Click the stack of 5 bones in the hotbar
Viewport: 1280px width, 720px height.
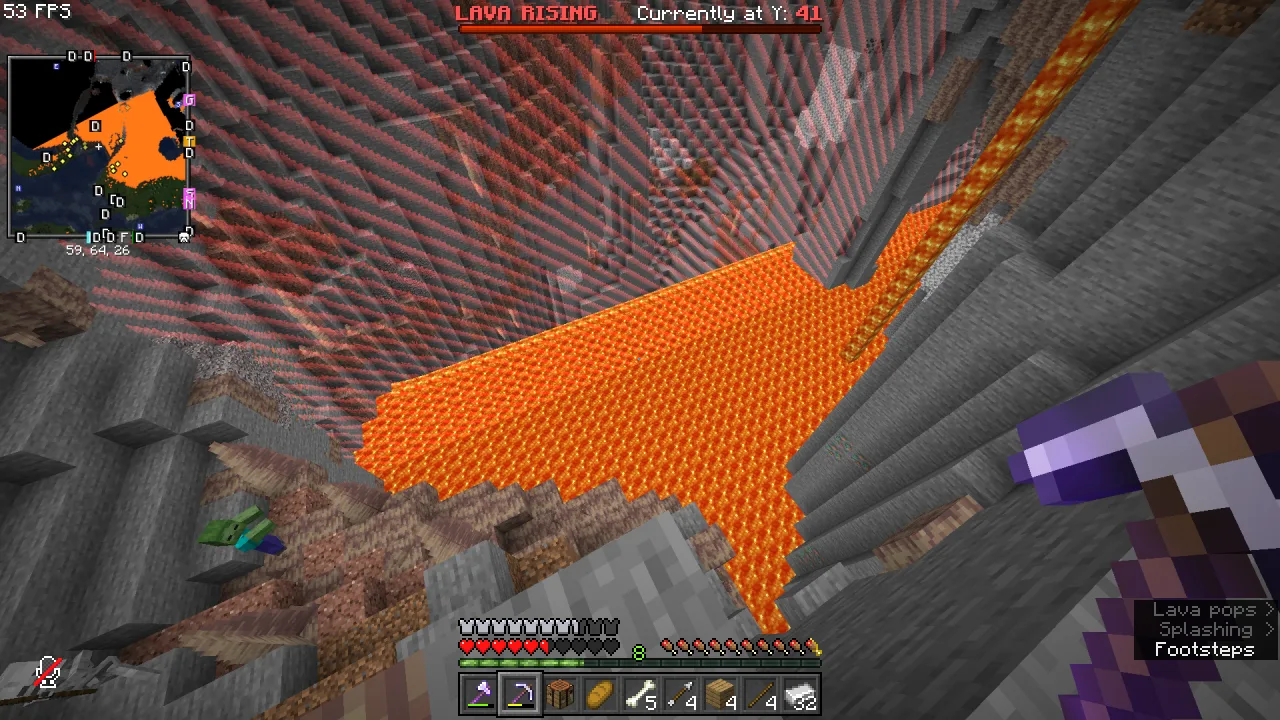point(640,694)
